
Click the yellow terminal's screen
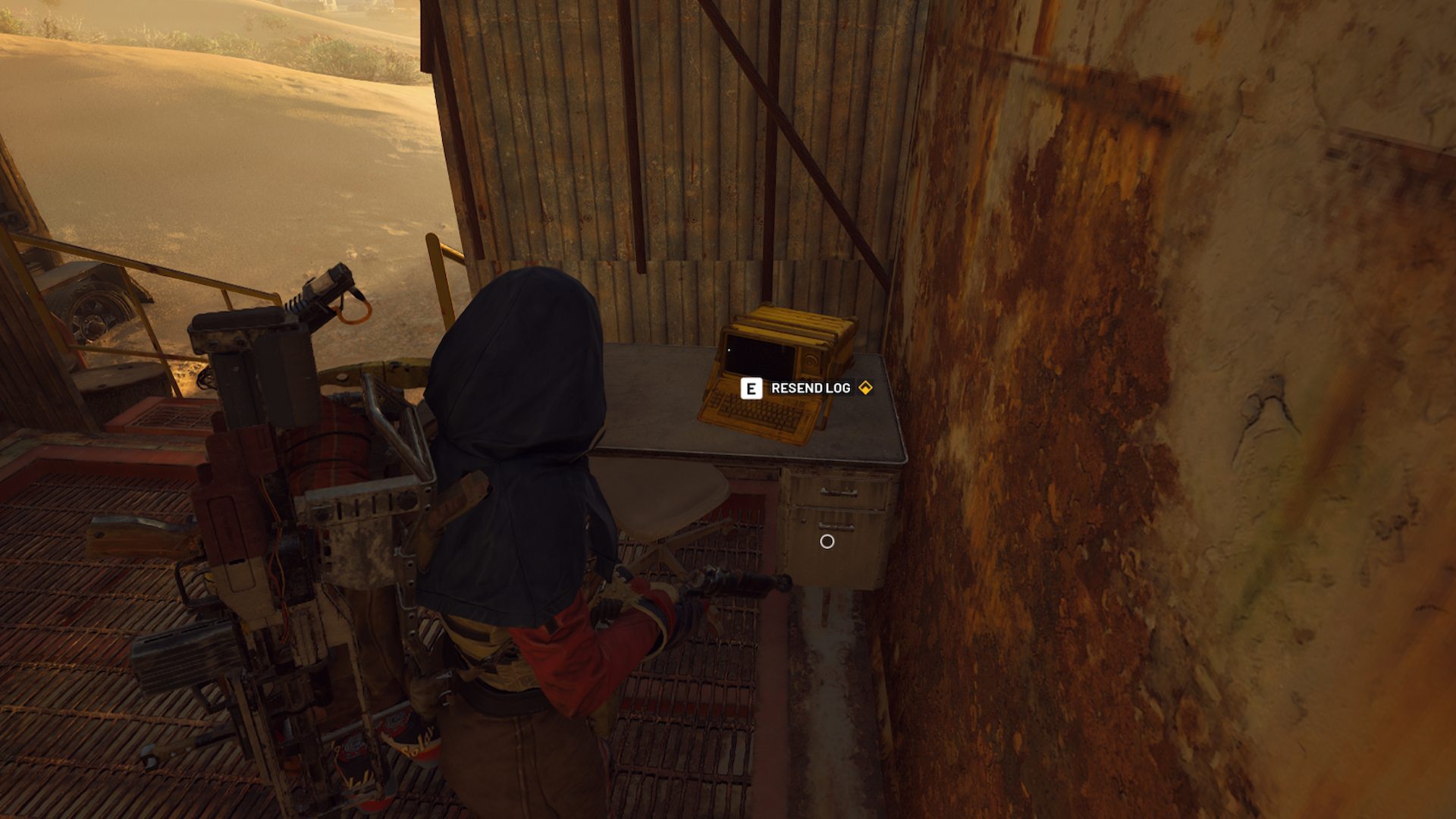[758, 353]
